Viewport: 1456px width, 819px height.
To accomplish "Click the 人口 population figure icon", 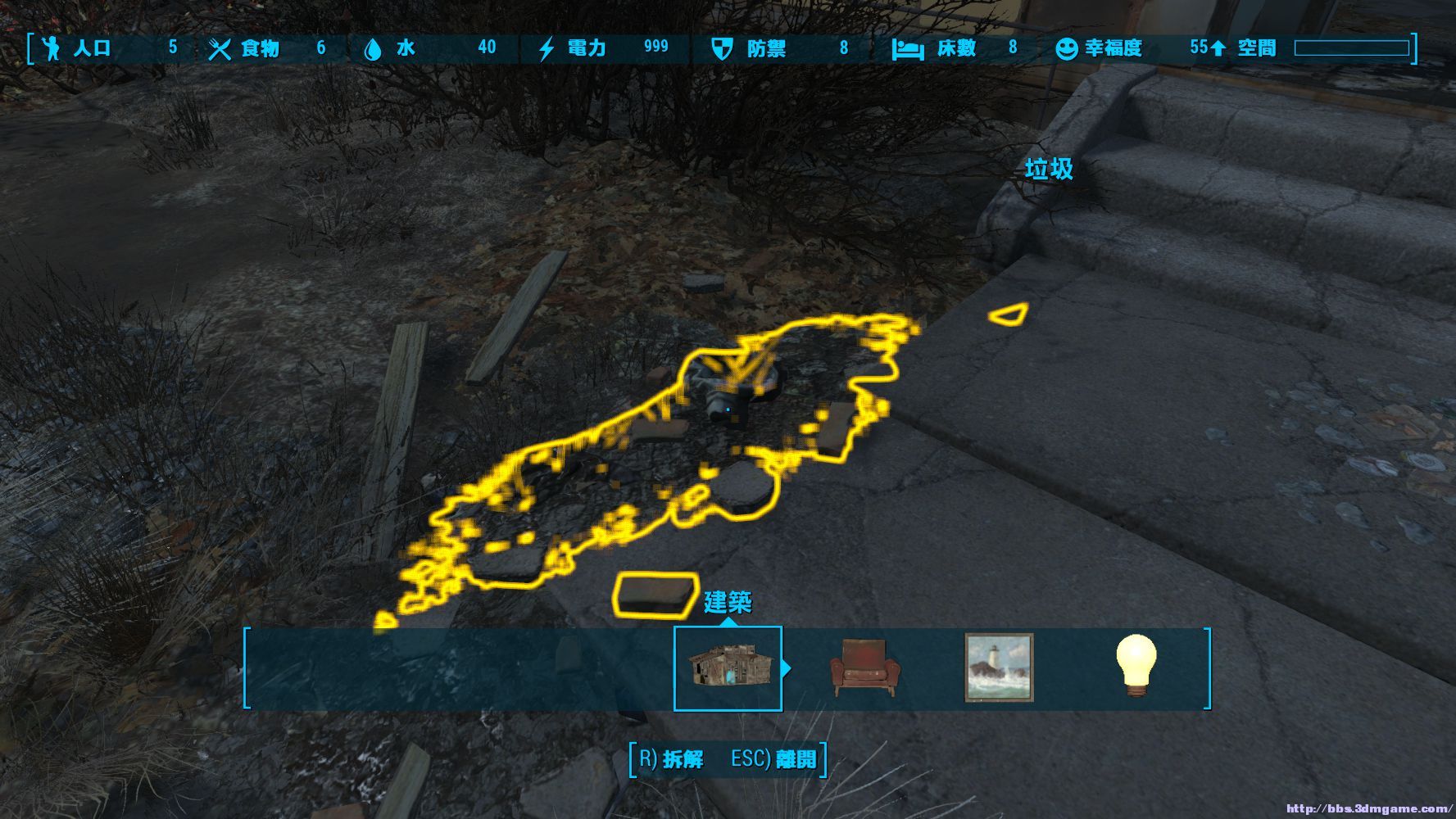I will [x=51, y=48].
